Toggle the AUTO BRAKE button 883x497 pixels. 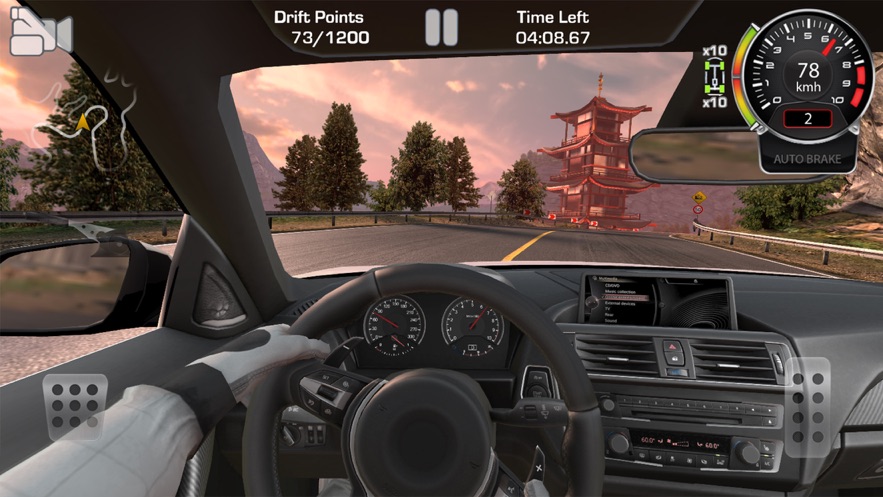click(x=807, y=159)
